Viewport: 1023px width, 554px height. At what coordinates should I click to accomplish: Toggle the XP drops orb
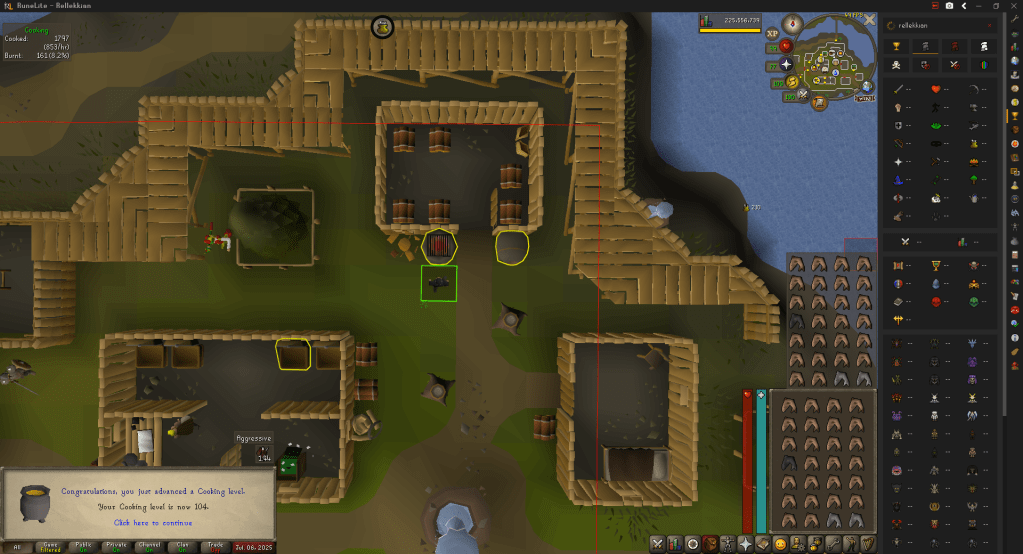772,34
